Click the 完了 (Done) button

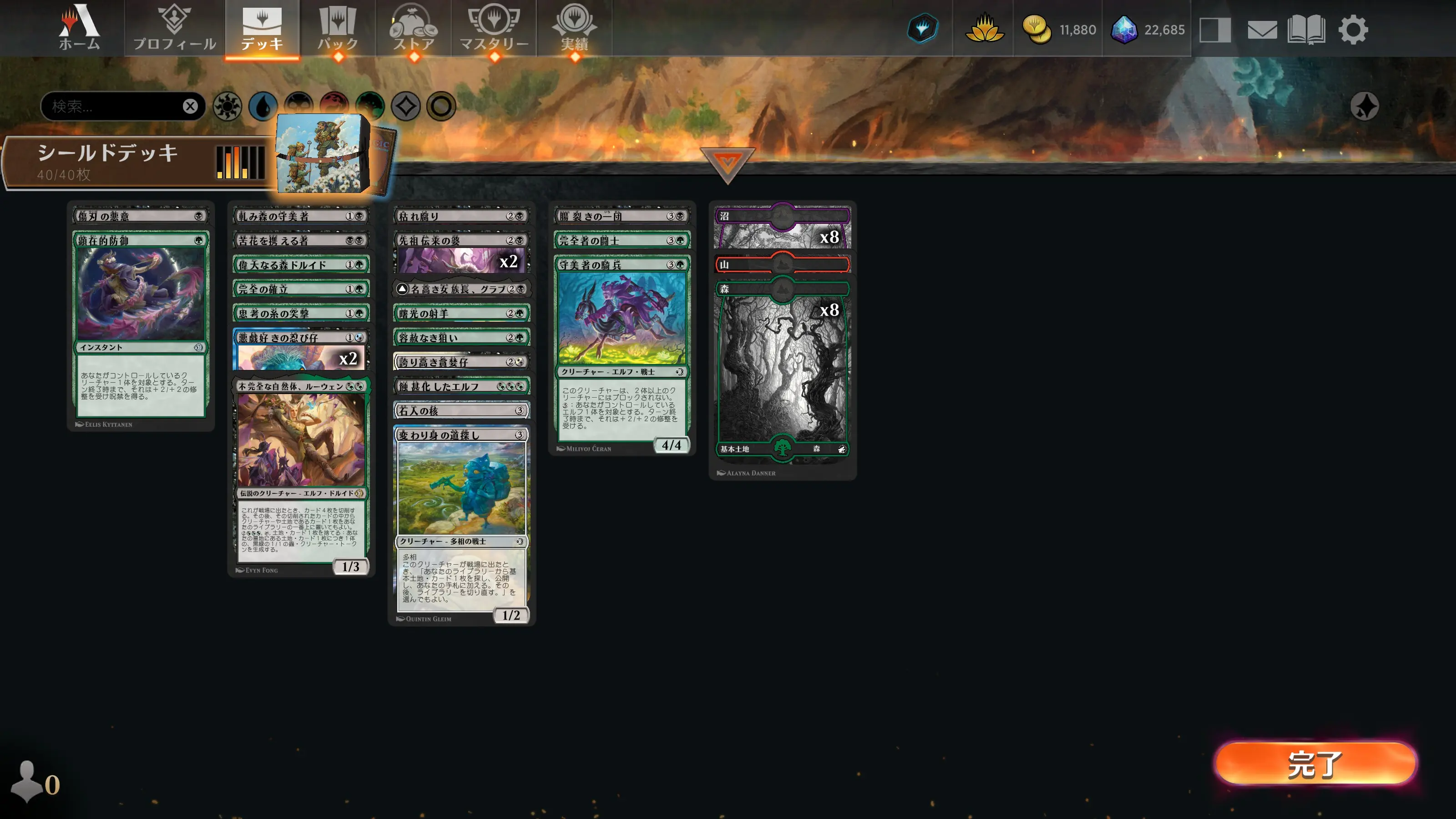(x=1315, y=763)
